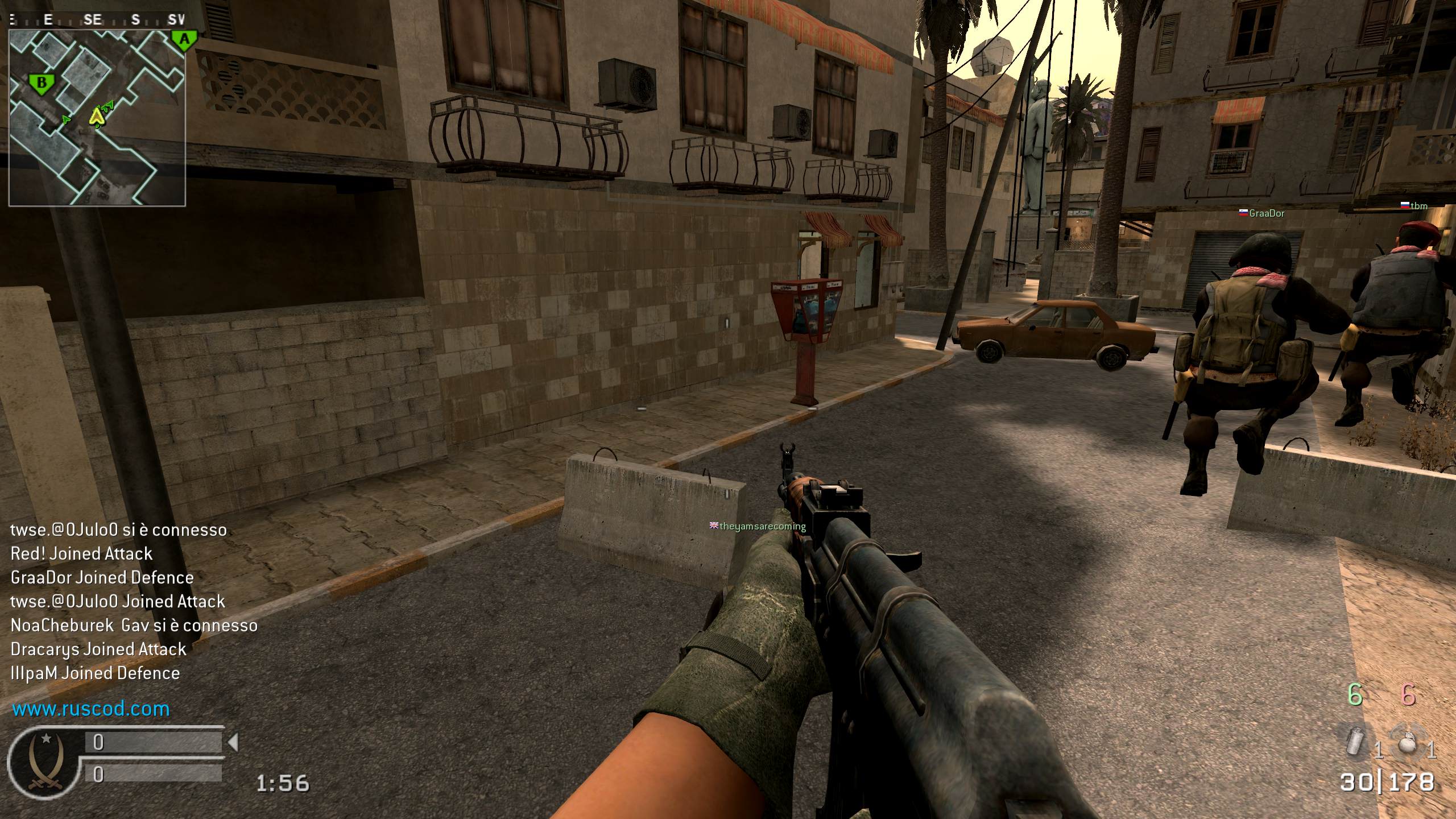Click the compass heading strip
Image resolution: width=1456 pixels, height=819 pixels.
[x=97, y=20]
